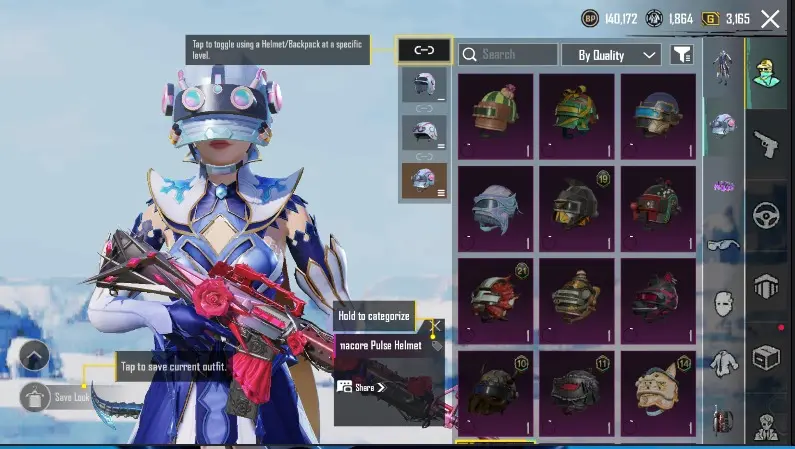Open the filter options button
This screenshot has width=795, height=449.
point(681,55)
